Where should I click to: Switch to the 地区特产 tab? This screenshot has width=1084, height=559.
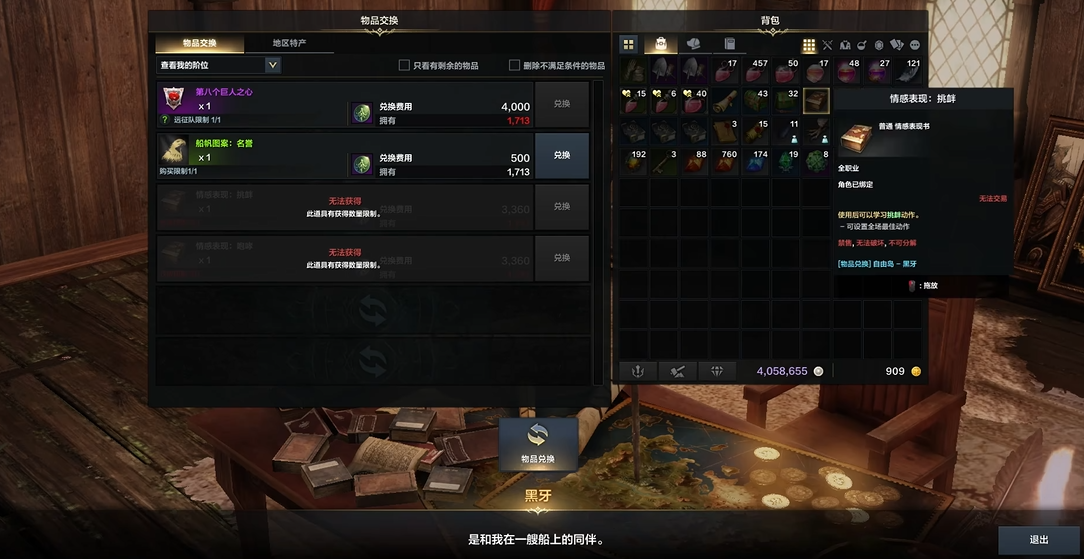[x=290, y=43]
